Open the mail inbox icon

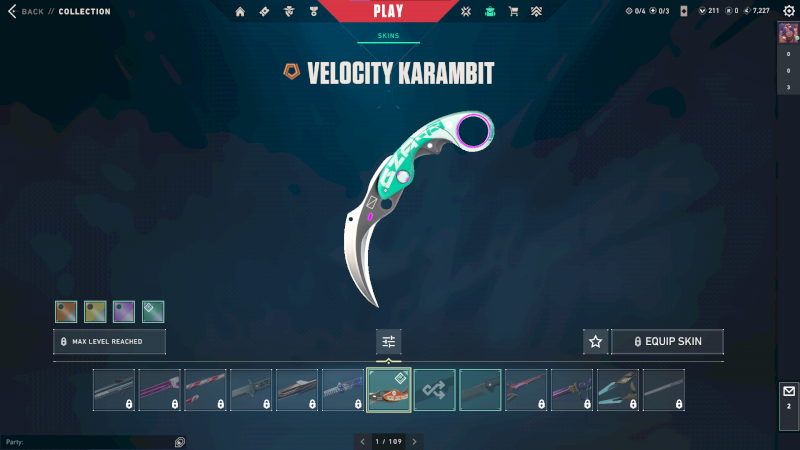coord(788,391)
